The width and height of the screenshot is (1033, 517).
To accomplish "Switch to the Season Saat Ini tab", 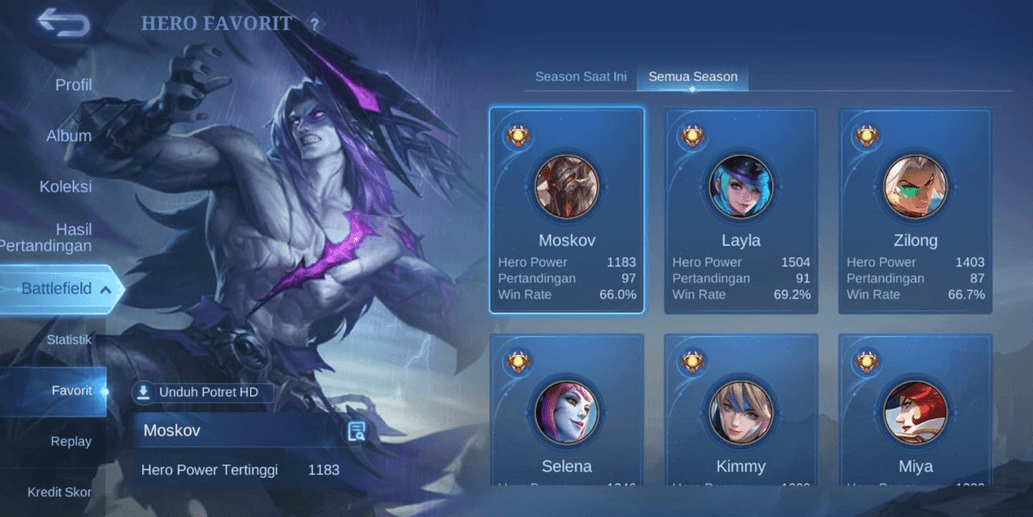I will pyautogui.click(x=580, y=77).
